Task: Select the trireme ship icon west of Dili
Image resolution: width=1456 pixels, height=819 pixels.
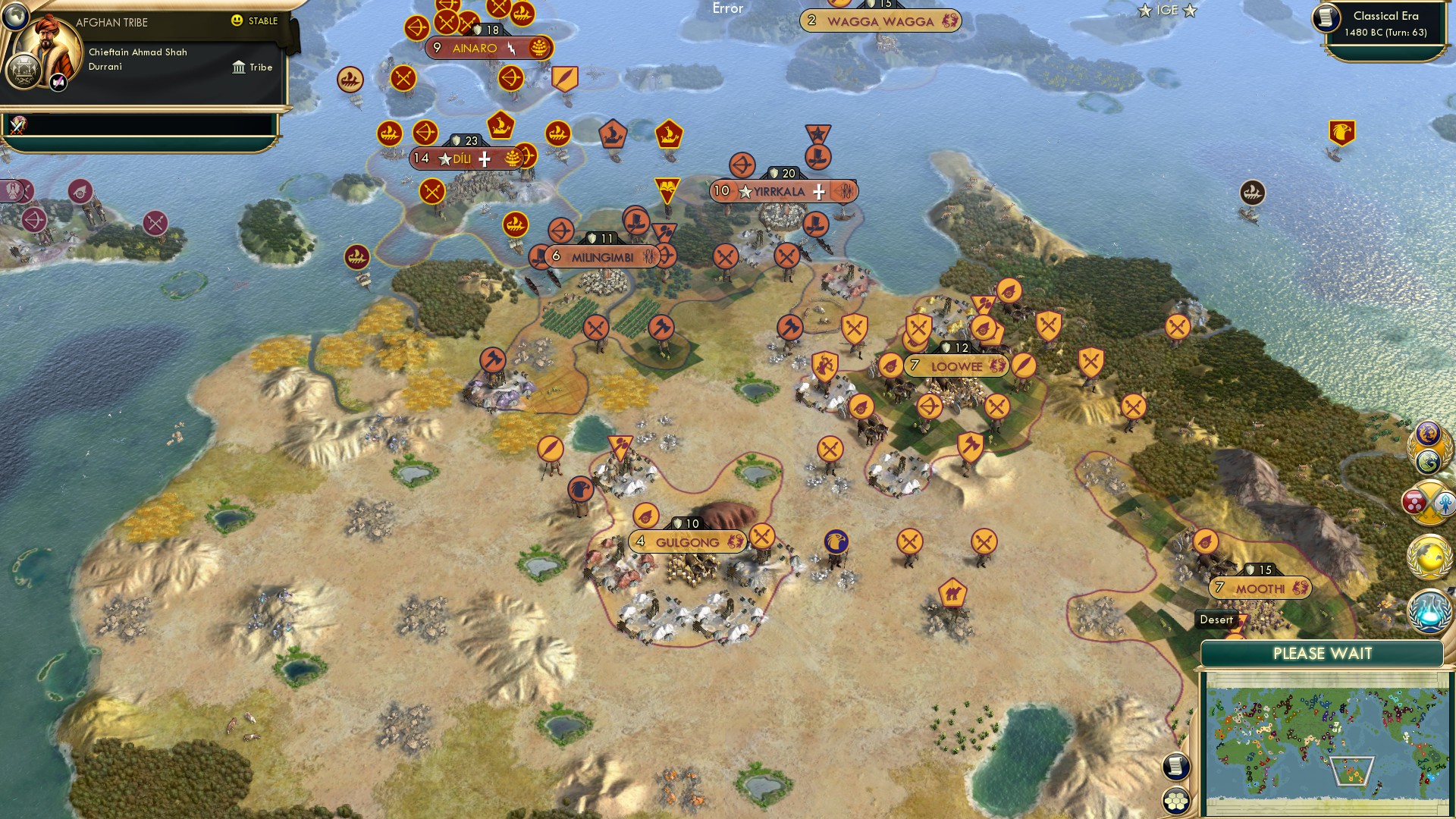Action: [x=388, y=133]
